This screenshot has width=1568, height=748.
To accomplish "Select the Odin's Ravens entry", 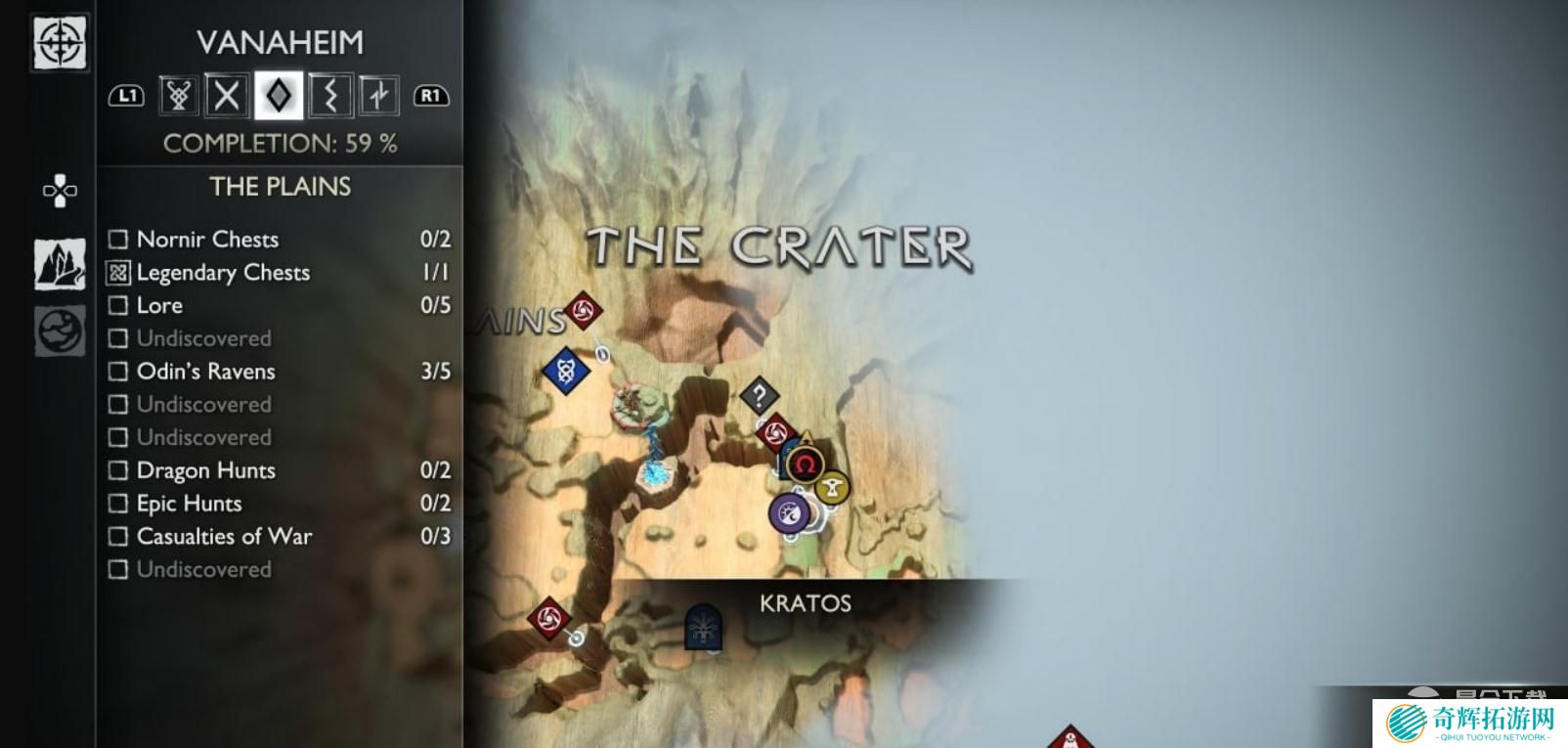I will pos(280,372).
